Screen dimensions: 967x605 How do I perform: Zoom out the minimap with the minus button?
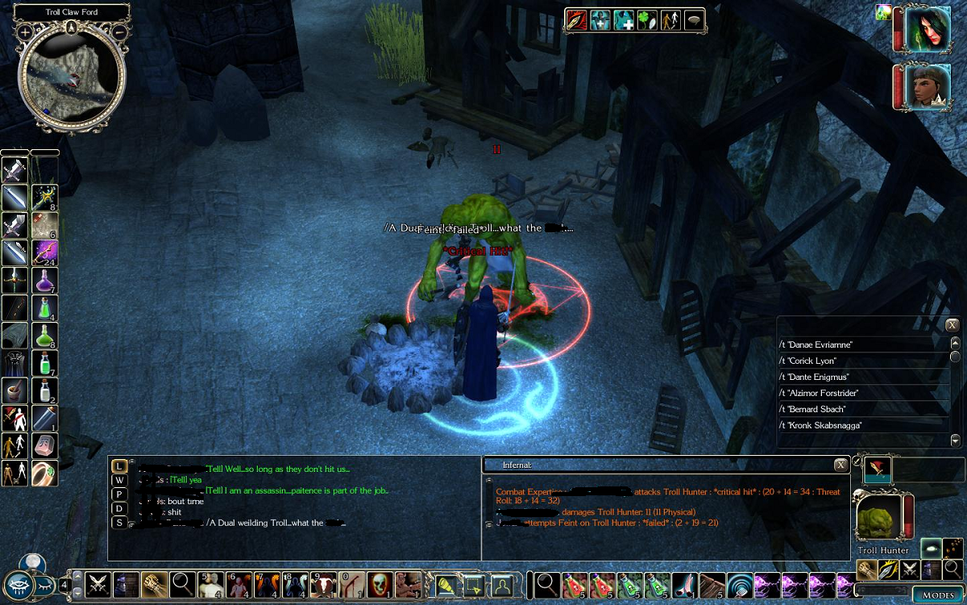119,32
